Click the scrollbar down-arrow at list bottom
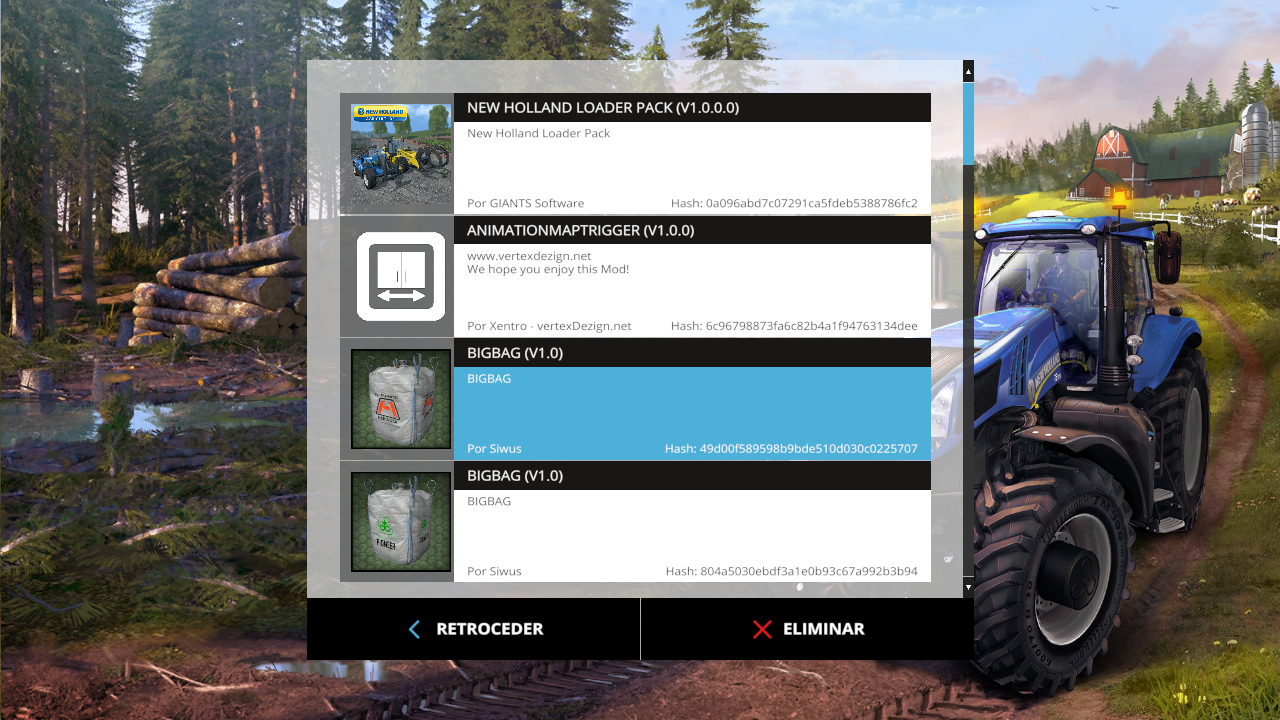The height and width of the screenshot is (720, 1280). click(x=967, y=586)
